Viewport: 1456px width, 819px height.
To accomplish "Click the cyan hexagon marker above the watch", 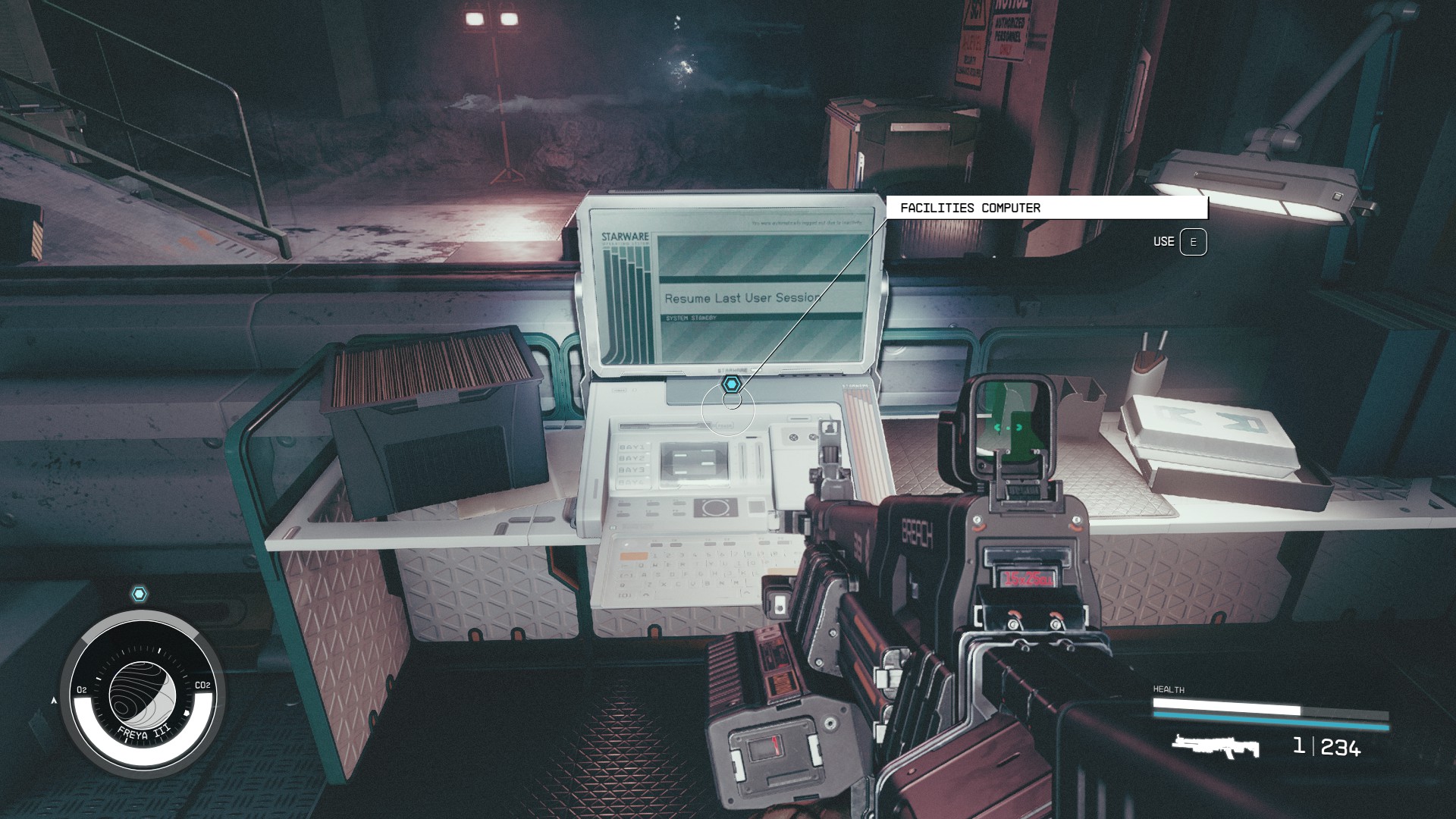I will coord(140,594).
